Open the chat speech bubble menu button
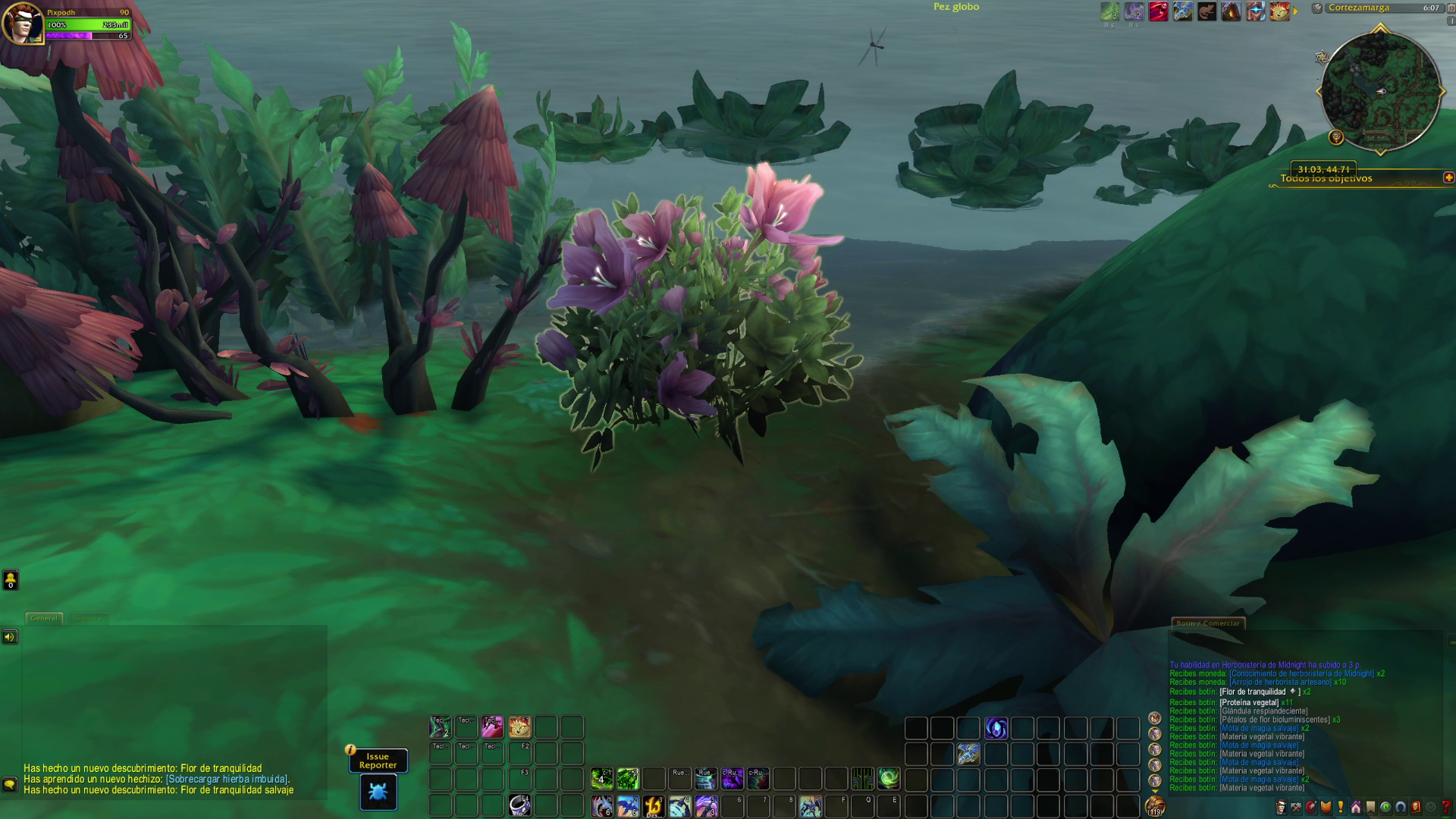This screenshot has height=819, width=1456. coord(9,784)
